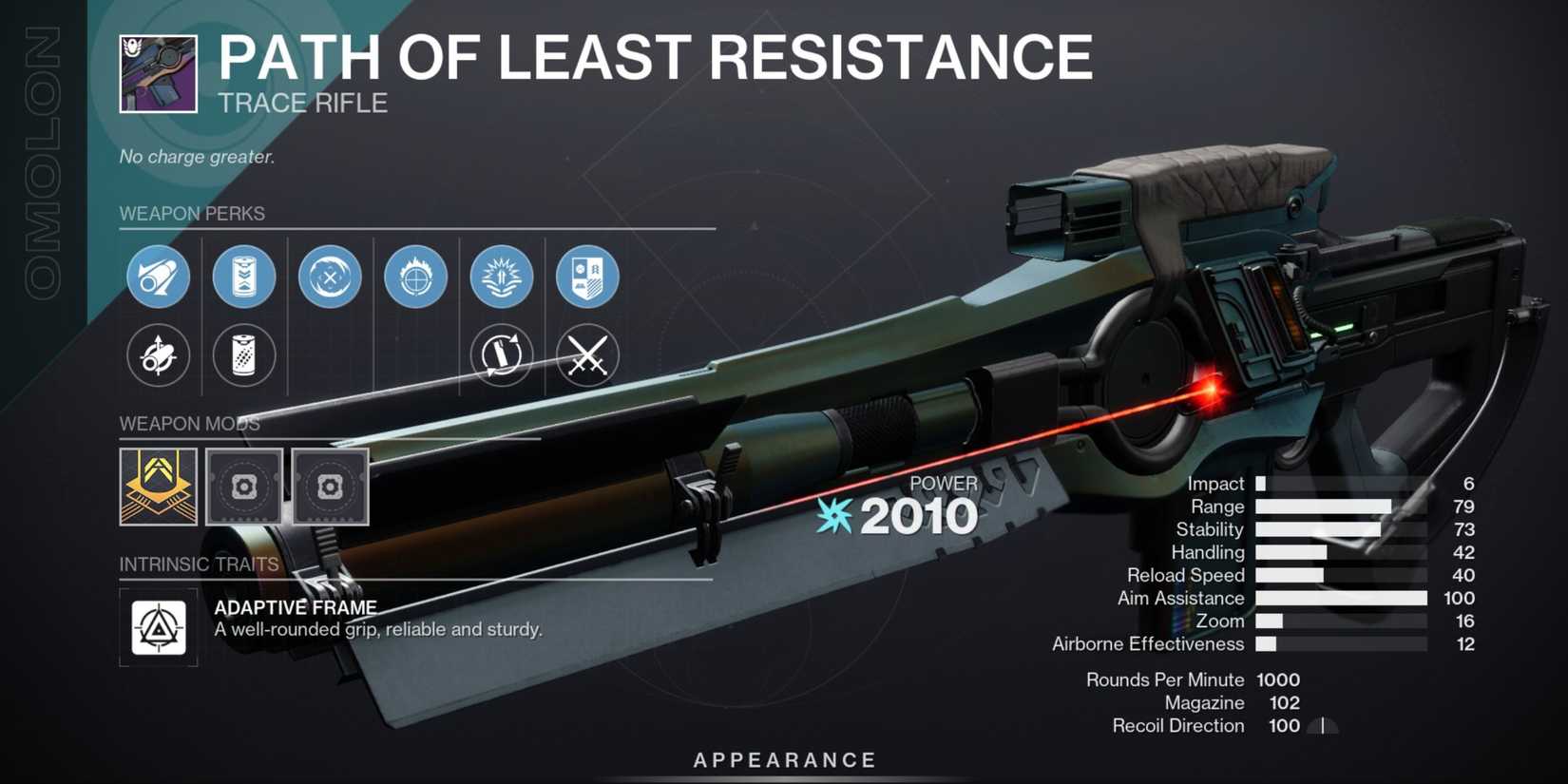Select the circular reload trait perk
Image resolution: width=1568 pixels, height=784 pixels.
click(x=502, y=355)
